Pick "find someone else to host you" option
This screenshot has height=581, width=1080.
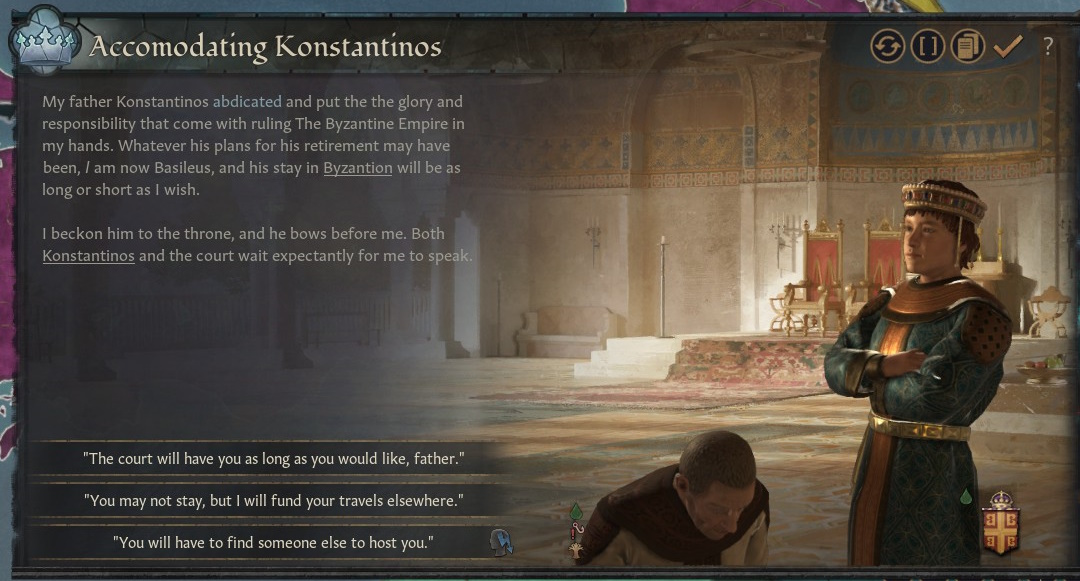point(273,542)
